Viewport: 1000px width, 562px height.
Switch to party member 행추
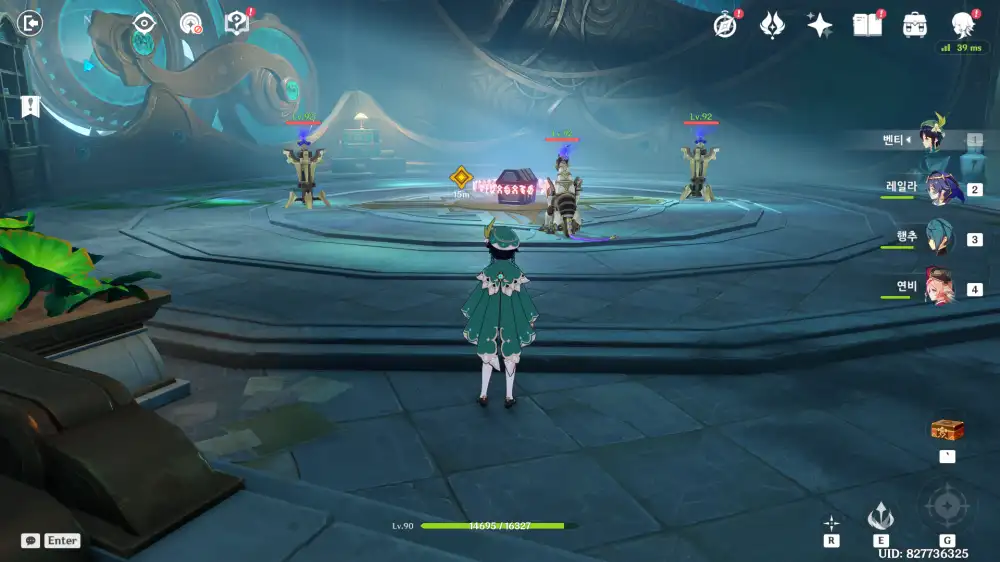938,239
